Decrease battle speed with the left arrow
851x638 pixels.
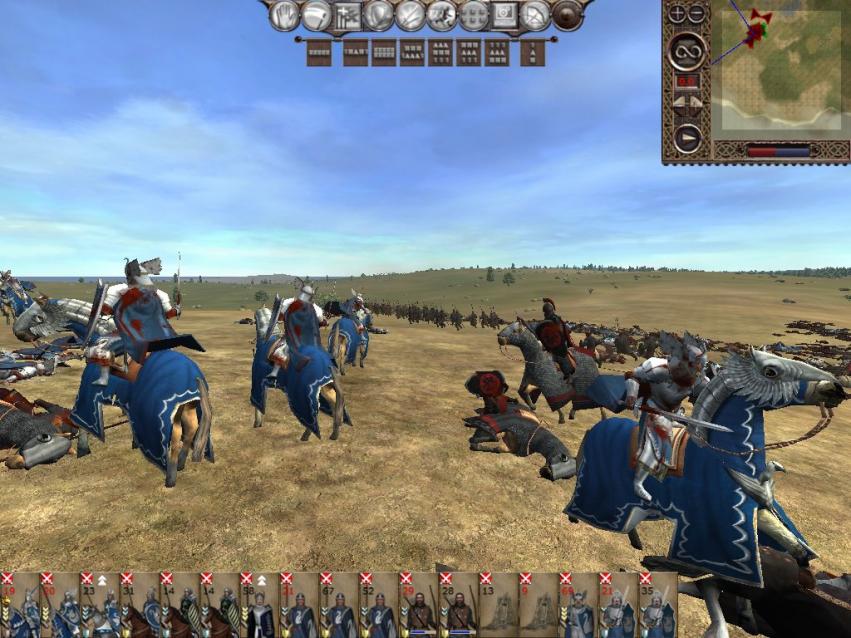pos(678,102)
